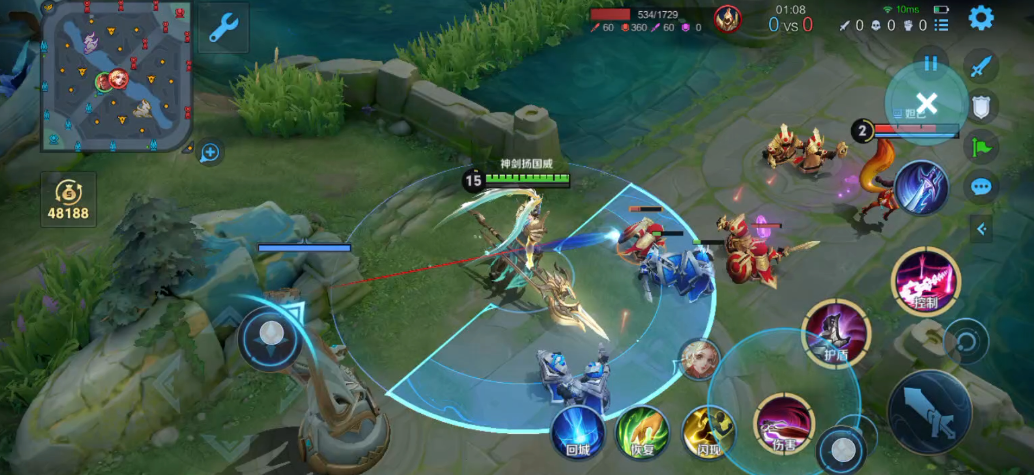This screenshot has height=475, width=1034.
Task: Use the 恢复 heal spell
Action: coord(641,432)
